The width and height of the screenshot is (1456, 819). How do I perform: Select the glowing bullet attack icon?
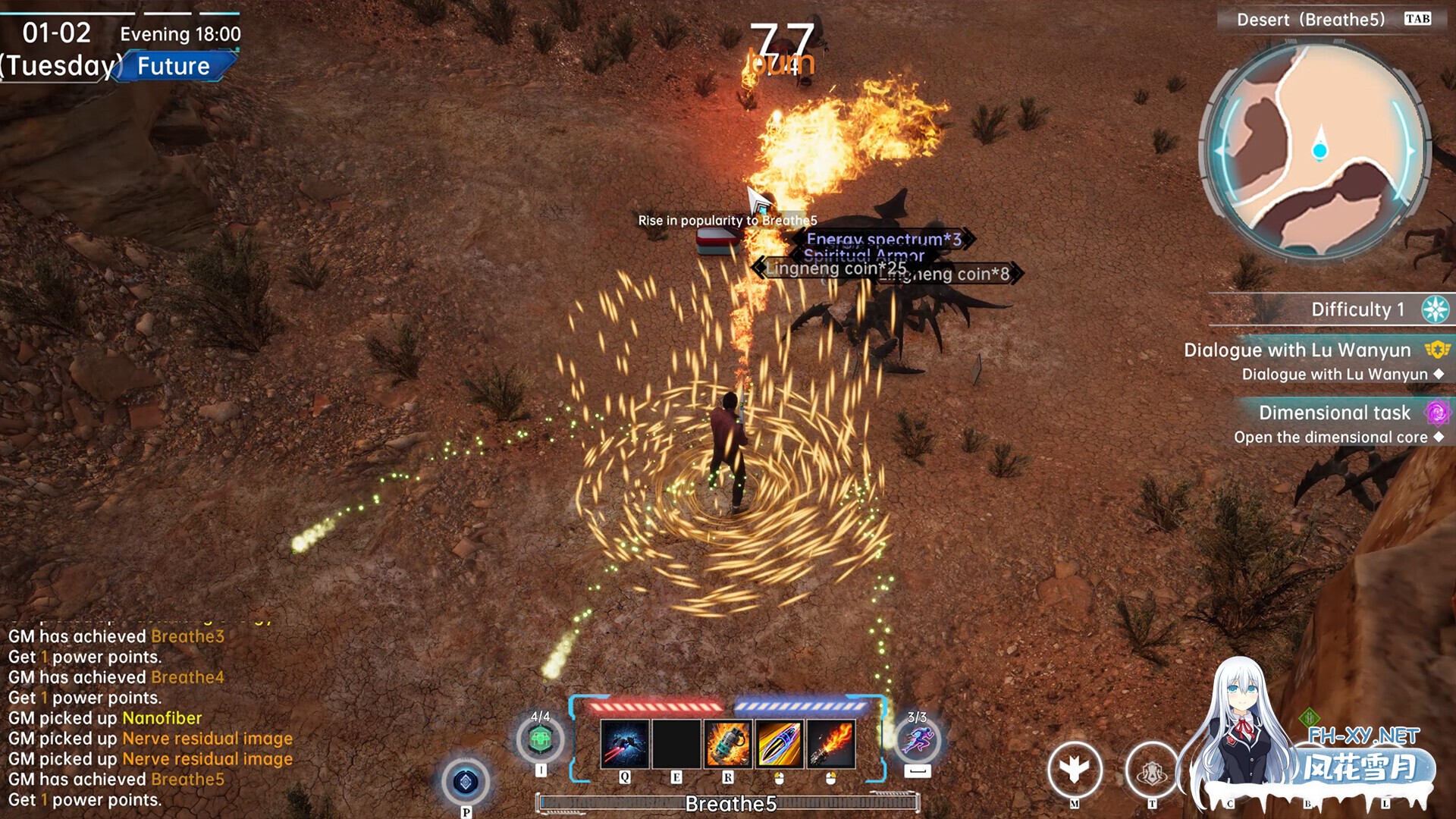pos(779,744)
